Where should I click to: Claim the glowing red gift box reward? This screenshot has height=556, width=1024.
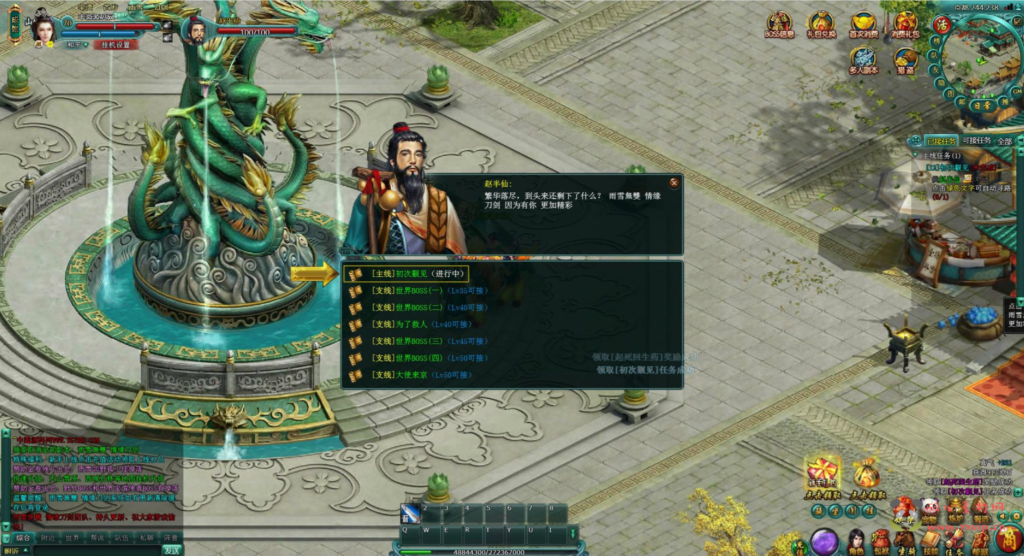pos(823,471)
